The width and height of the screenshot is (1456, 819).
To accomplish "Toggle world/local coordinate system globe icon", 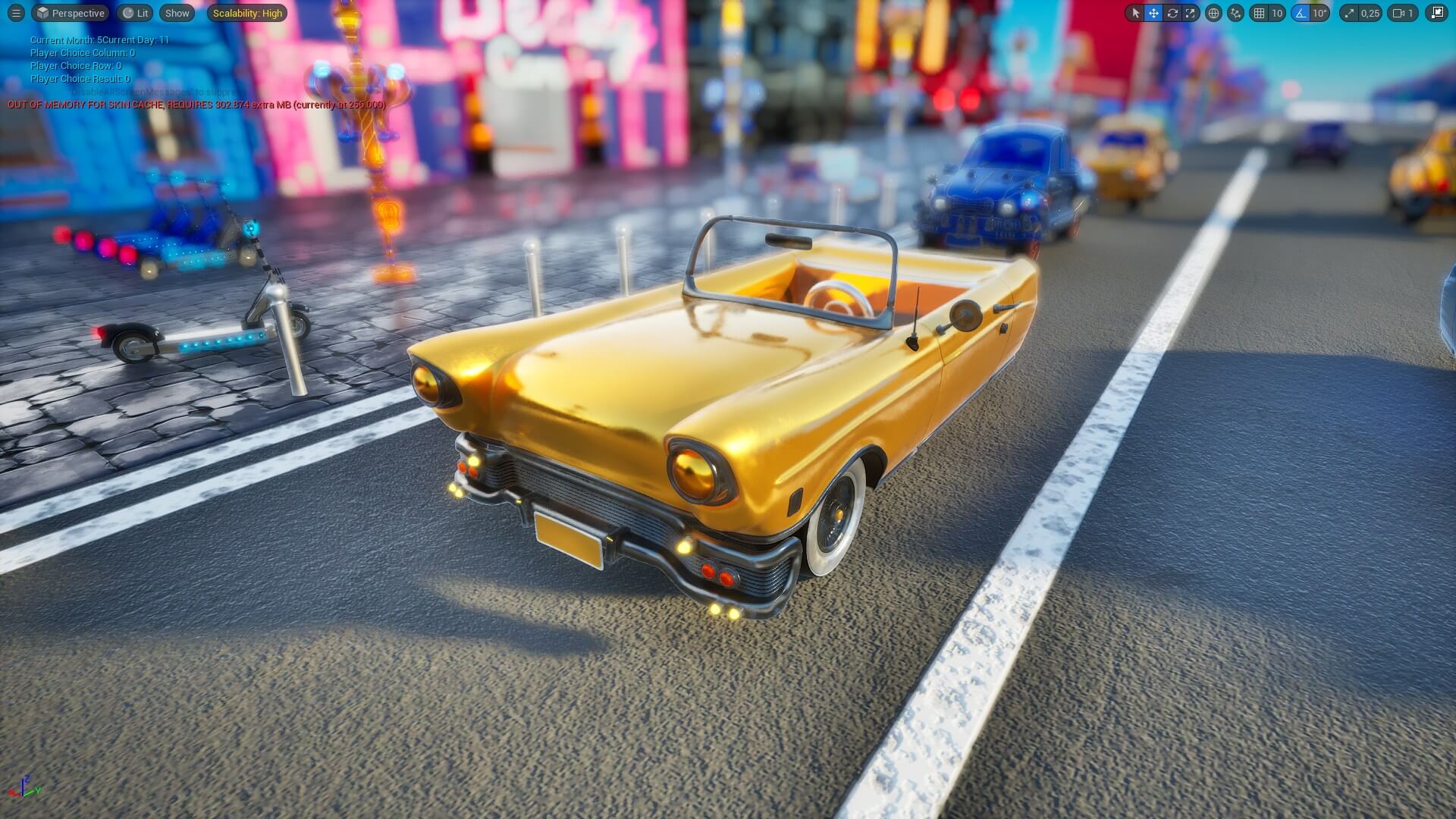I will (x=1214, y=13).
